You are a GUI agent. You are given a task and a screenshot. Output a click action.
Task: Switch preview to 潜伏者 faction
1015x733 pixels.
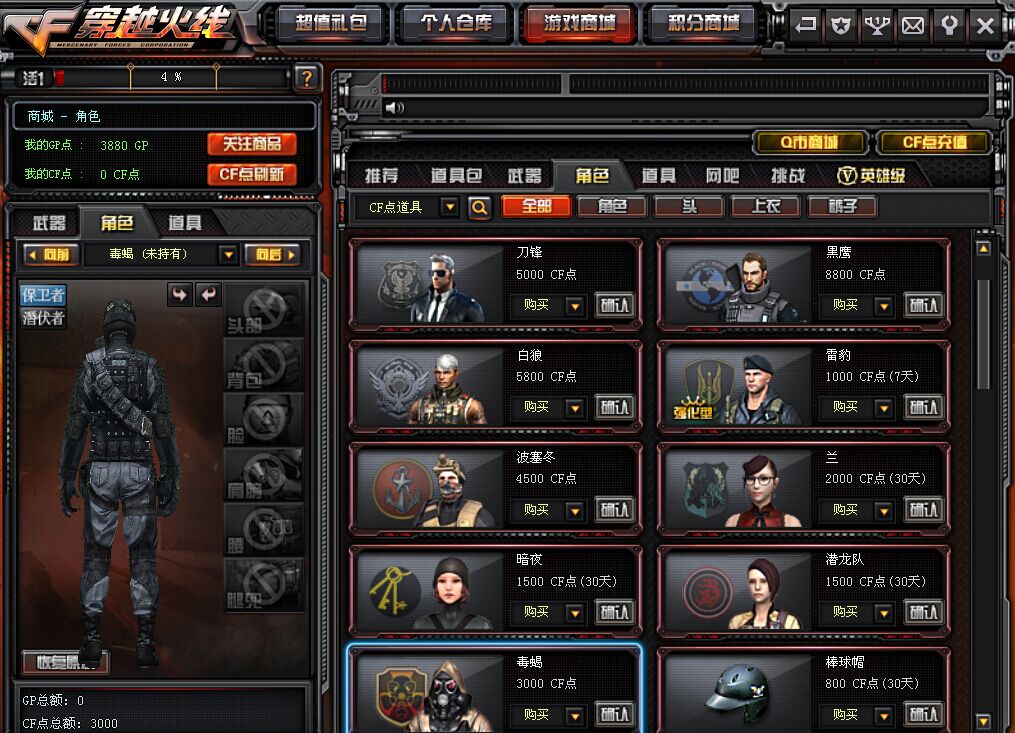click(x=44, y=318)
